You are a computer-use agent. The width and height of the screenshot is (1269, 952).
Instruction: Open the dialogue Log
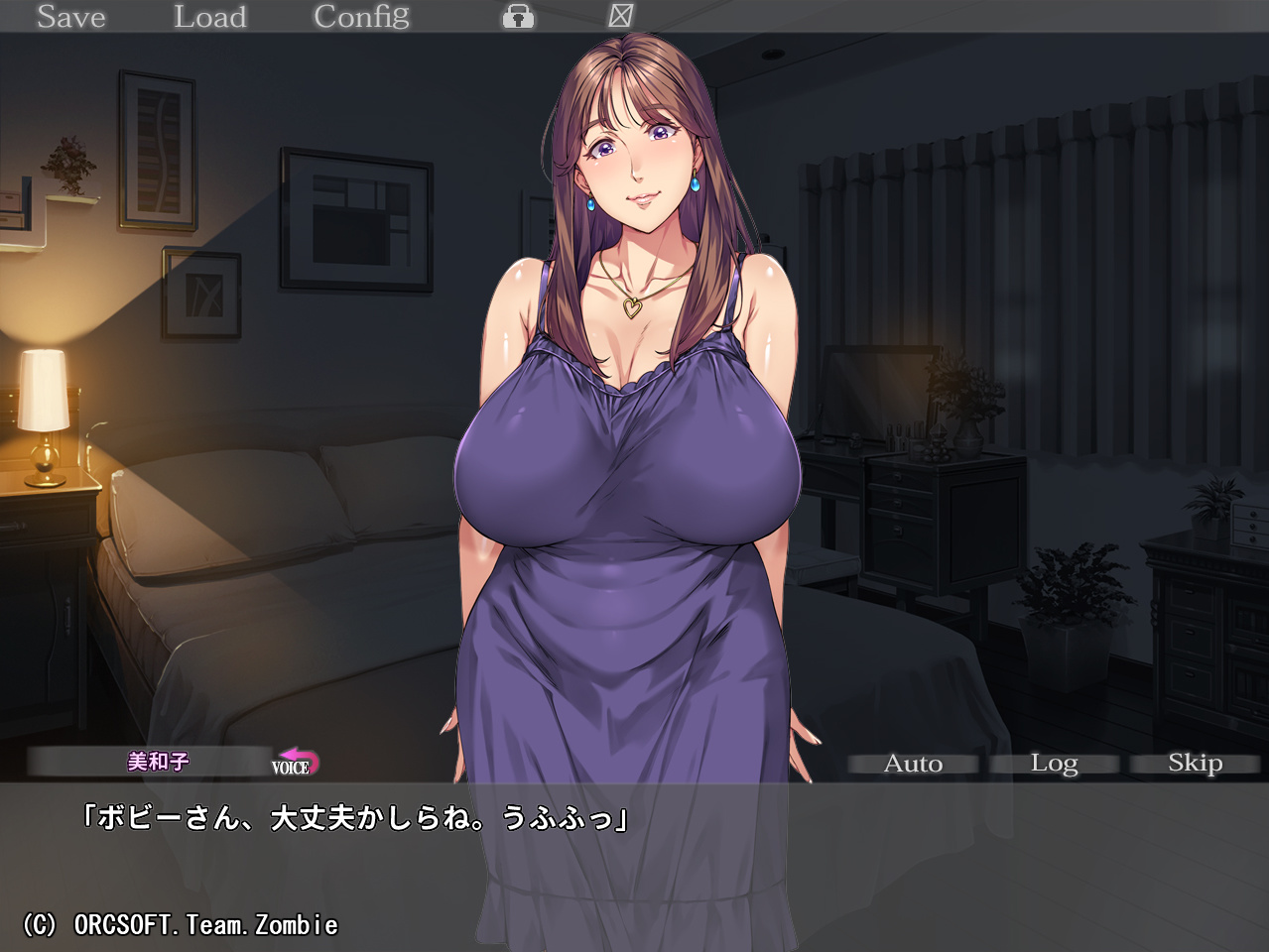1054,764
